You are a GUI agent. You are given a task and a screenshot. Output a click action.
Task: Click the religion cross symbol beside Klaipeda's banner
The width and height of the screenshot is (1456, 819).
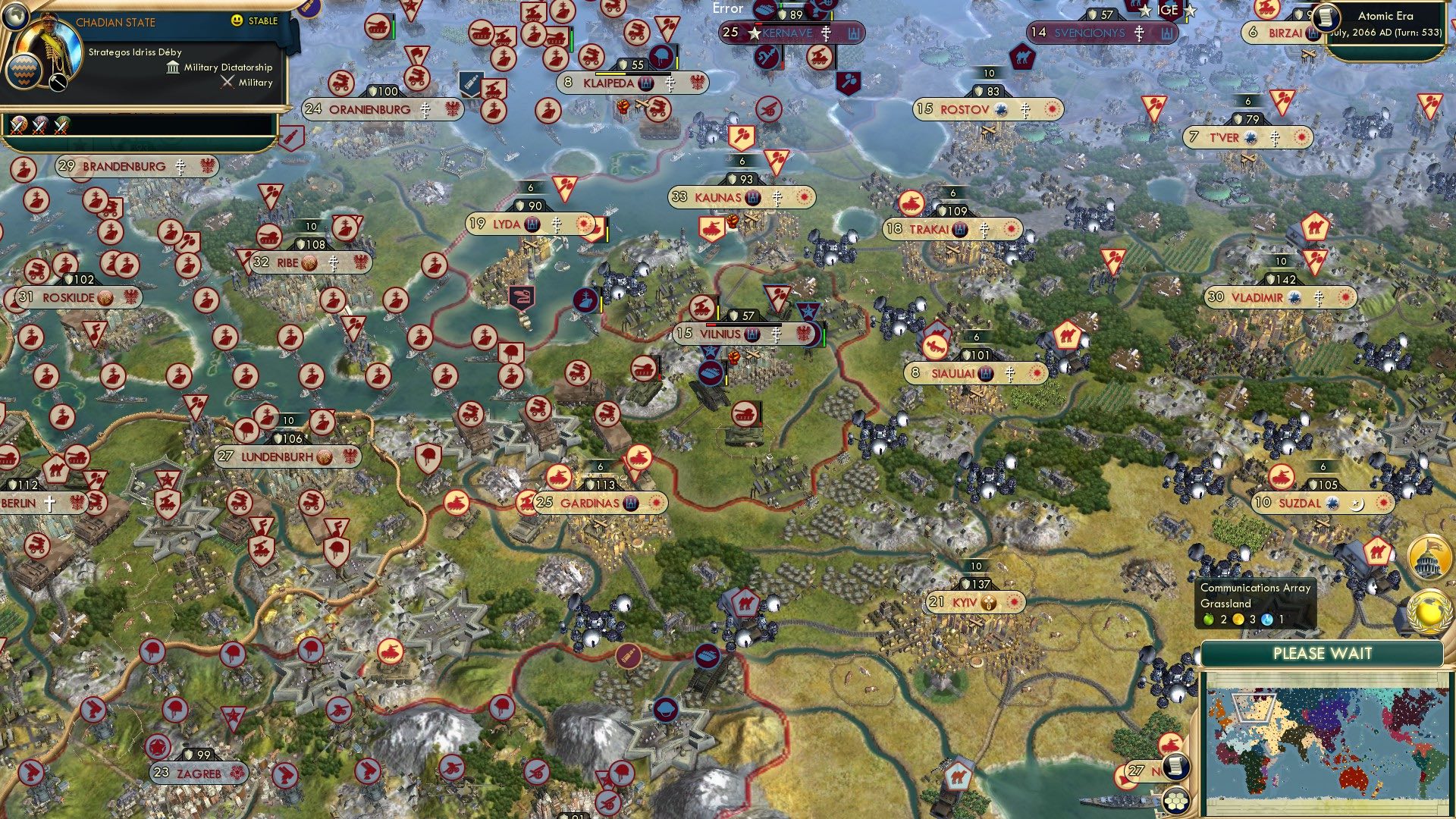tap(670, 84)
